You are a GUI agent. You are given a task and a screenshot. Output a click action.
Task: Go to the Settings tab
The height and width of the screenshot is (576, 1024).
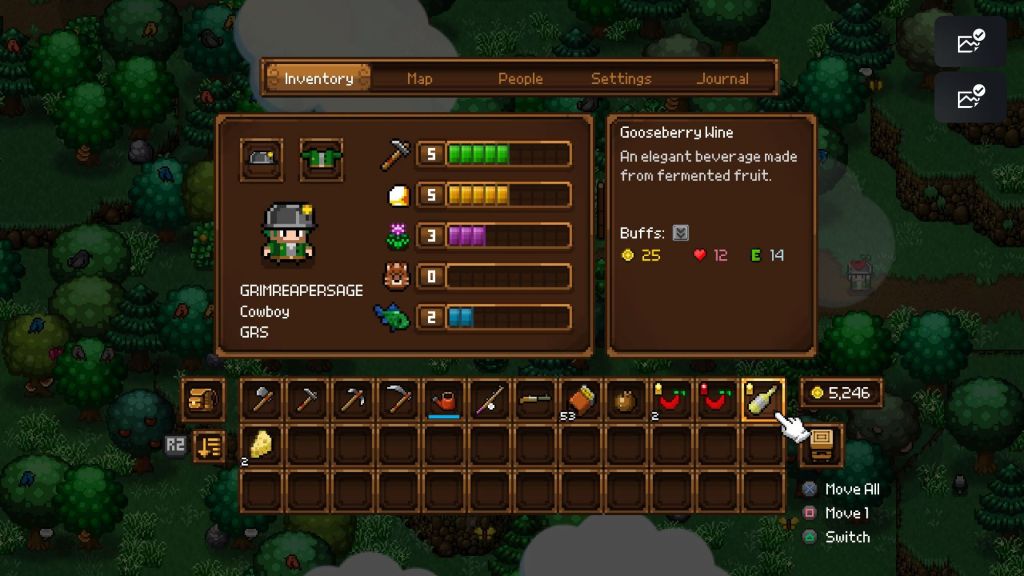pos(621,78)
